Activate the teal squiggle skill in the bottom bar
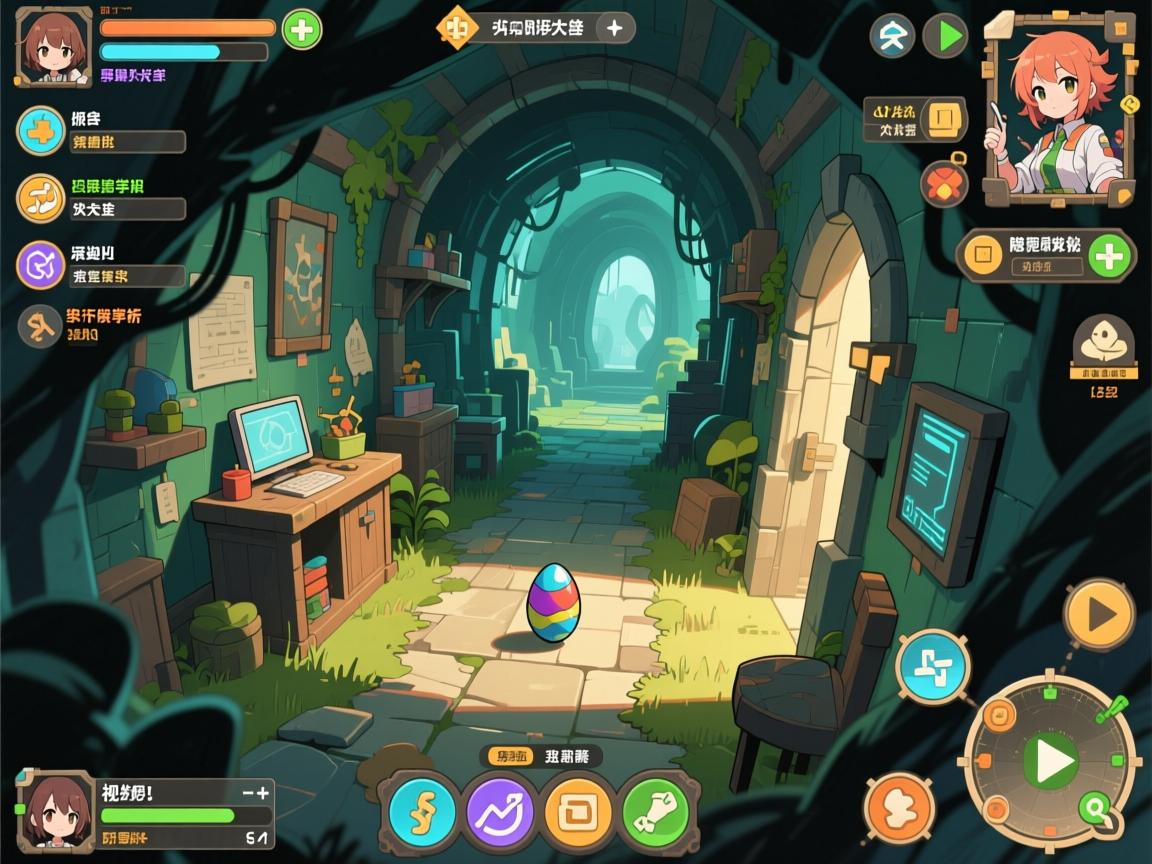Image resolution: width=1152 pixels, height=864 pixels. (x=422, y=811)
